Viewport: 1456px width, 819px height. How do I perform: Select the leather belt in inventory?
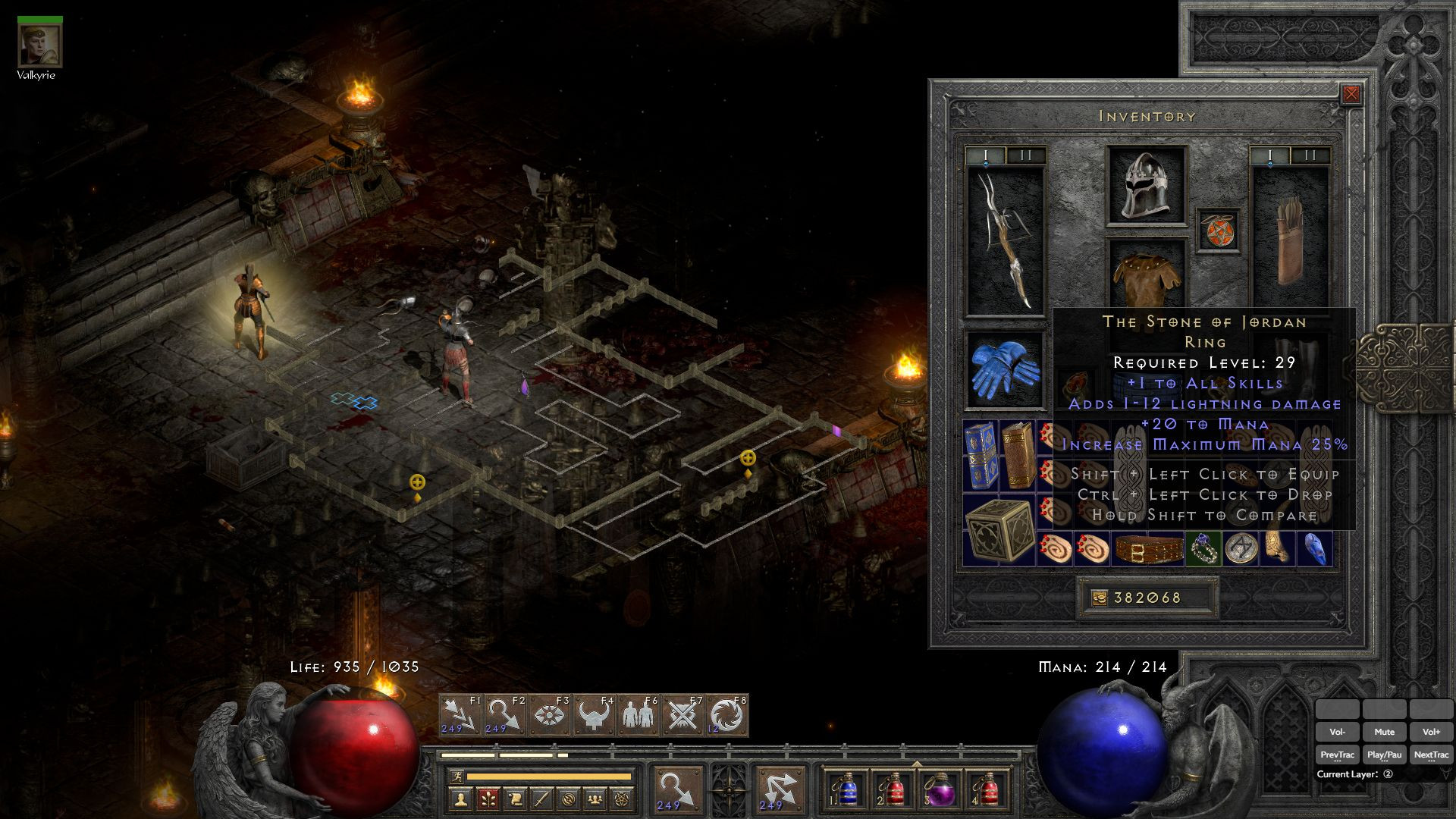[x=1148, y=550]
